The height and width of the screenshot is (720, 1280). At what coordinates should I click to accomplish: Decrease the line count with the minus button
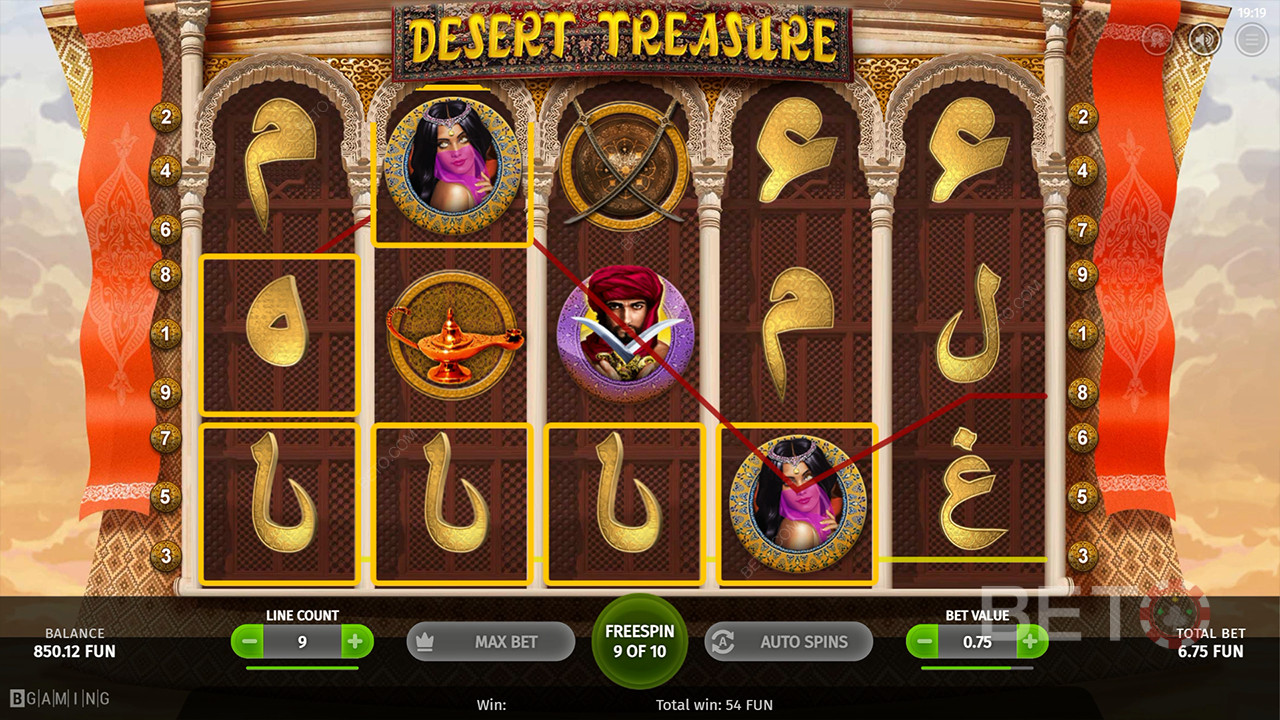click(x=250, y=641)
